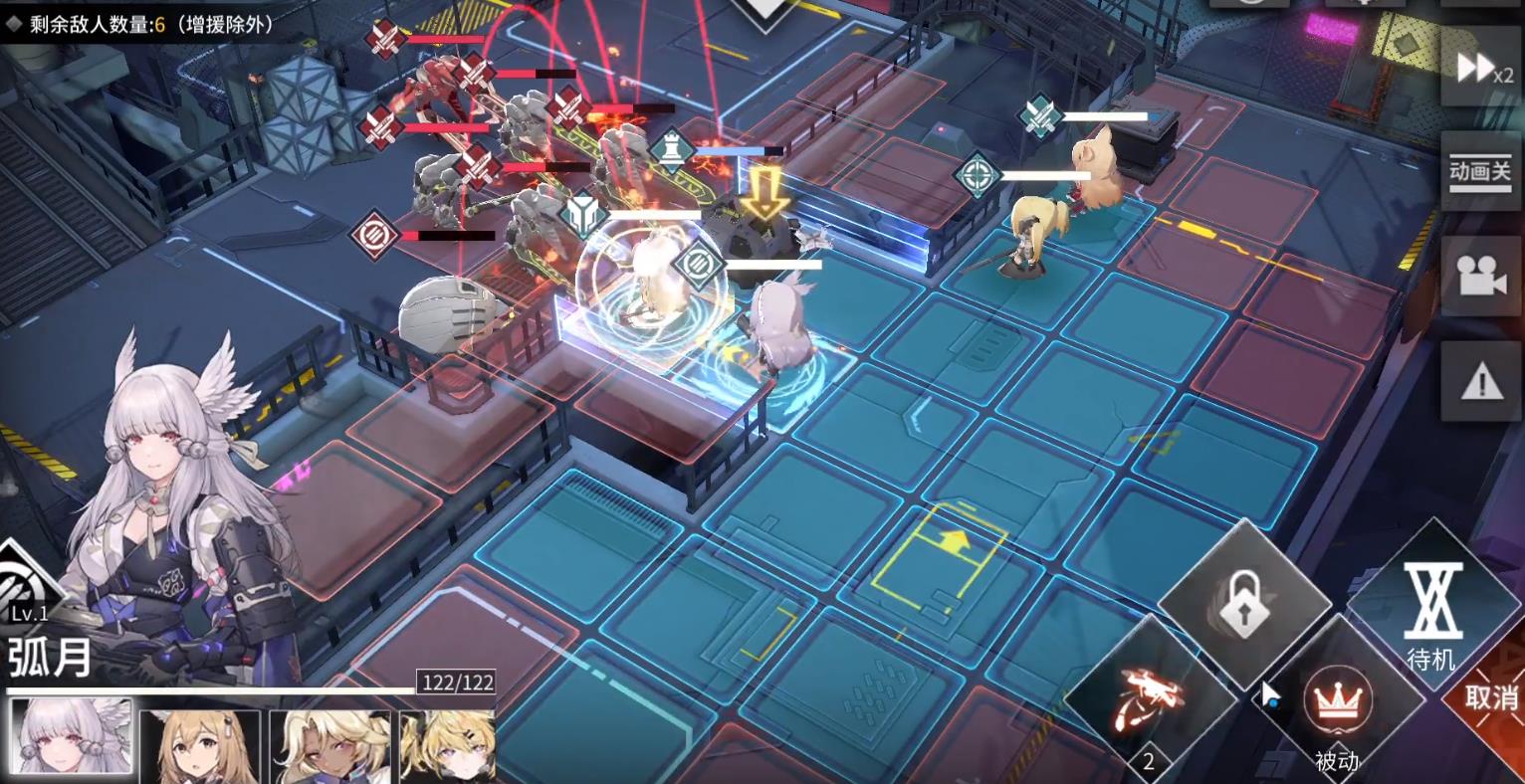Screen dimensions: 1525x784
Task: Select the blonde girl with hairclip portrait
Action: pos(447,744)
